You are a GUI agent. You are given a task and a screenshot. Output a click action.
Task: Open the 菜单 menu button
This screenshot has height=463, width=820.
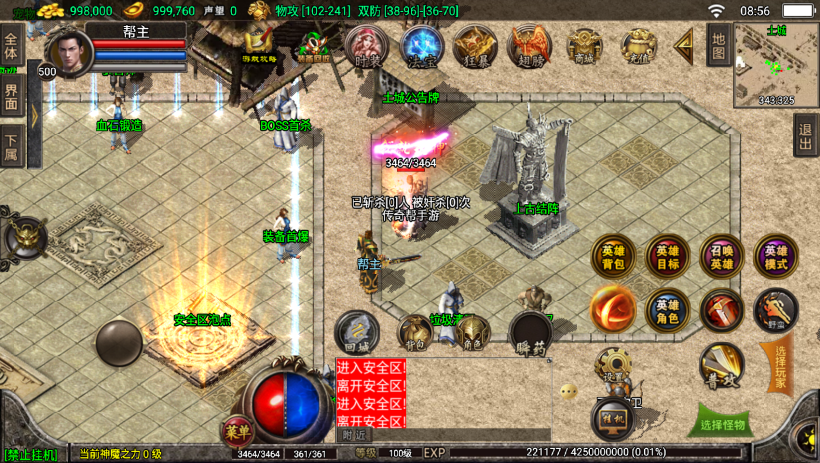(x=237, y=430)
